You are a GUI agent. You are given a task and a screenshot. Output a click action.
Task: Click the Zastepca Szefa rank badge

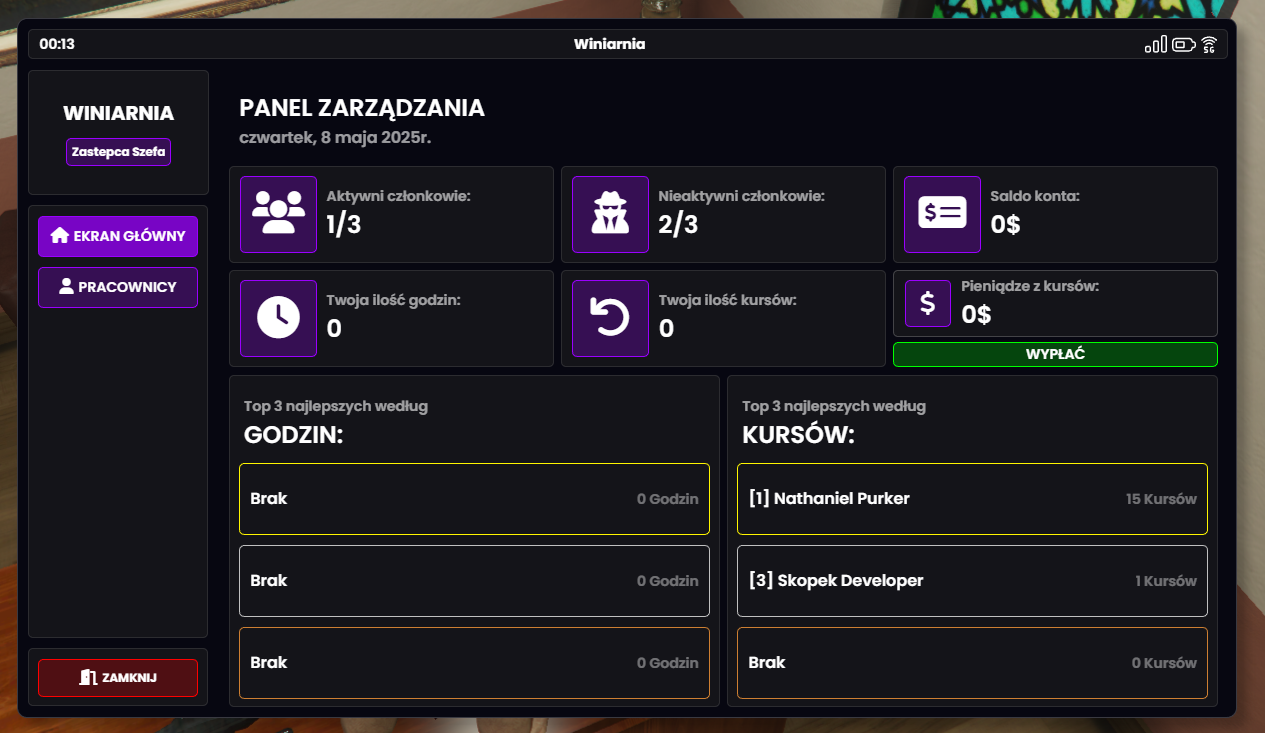pyautogui.click(x=118, y=152)
